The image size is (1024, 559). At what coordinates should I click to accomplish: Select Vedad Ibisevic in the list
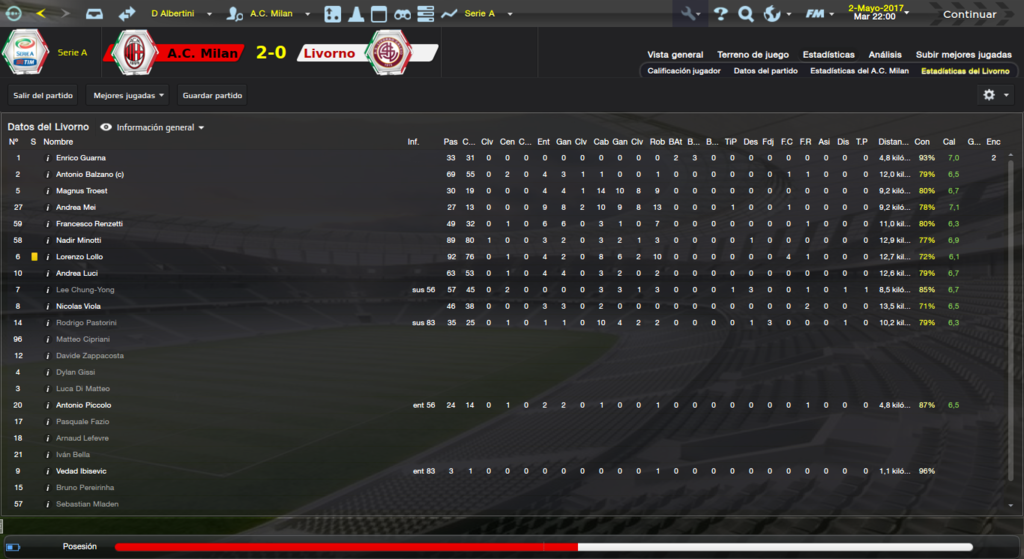(x=82, y=471)
